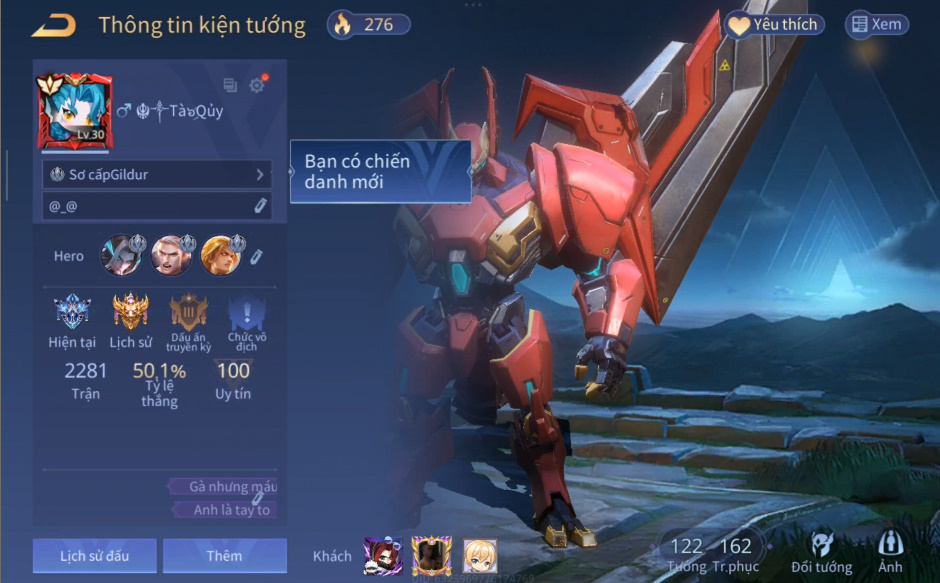The image size is (940, 583).
Task: Open the Ảnh photo button
Action: point(890,550)
